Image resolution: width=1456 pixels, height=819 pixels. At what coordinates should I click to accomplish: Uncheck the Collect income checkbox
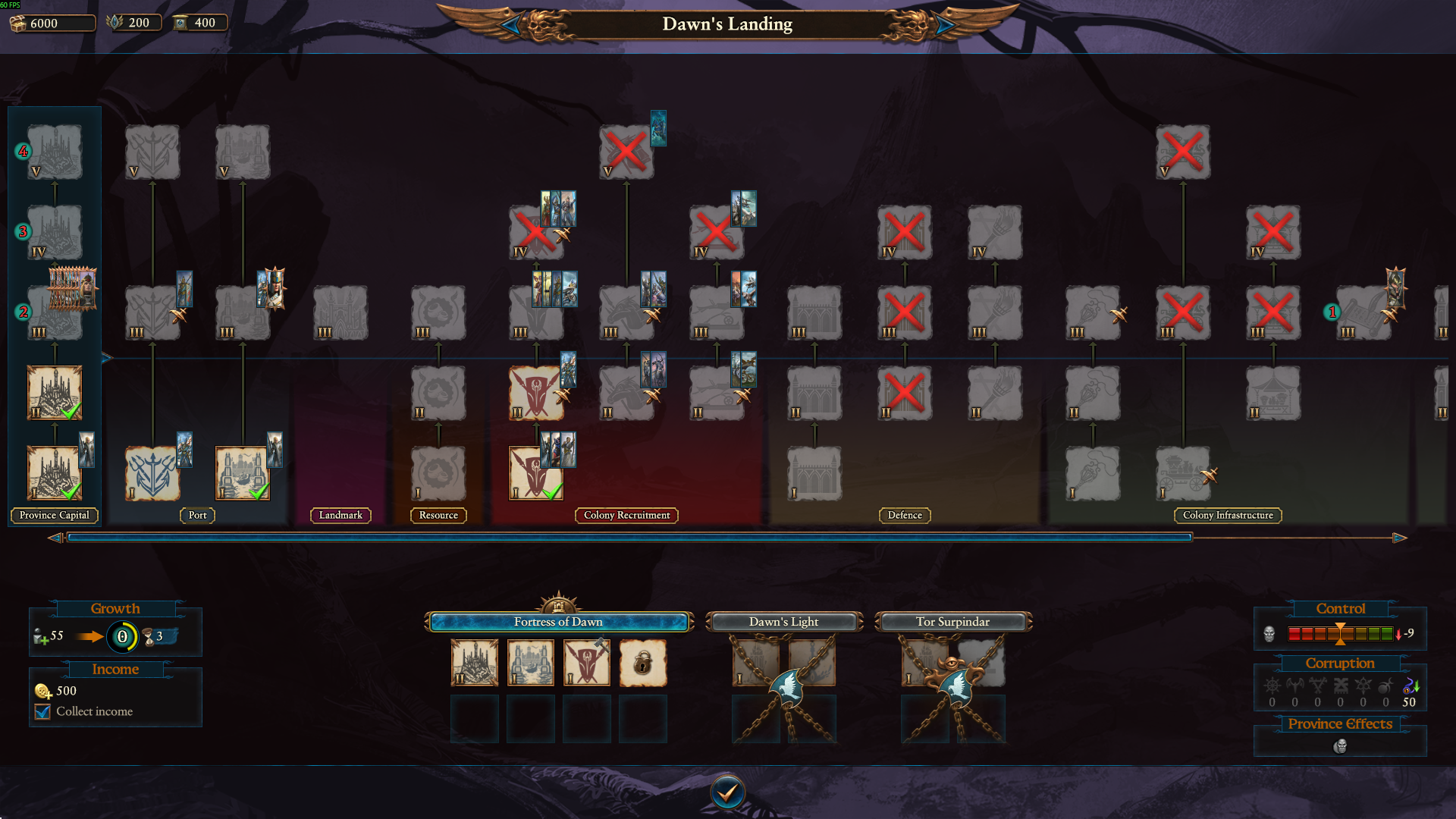click(42, 711)
